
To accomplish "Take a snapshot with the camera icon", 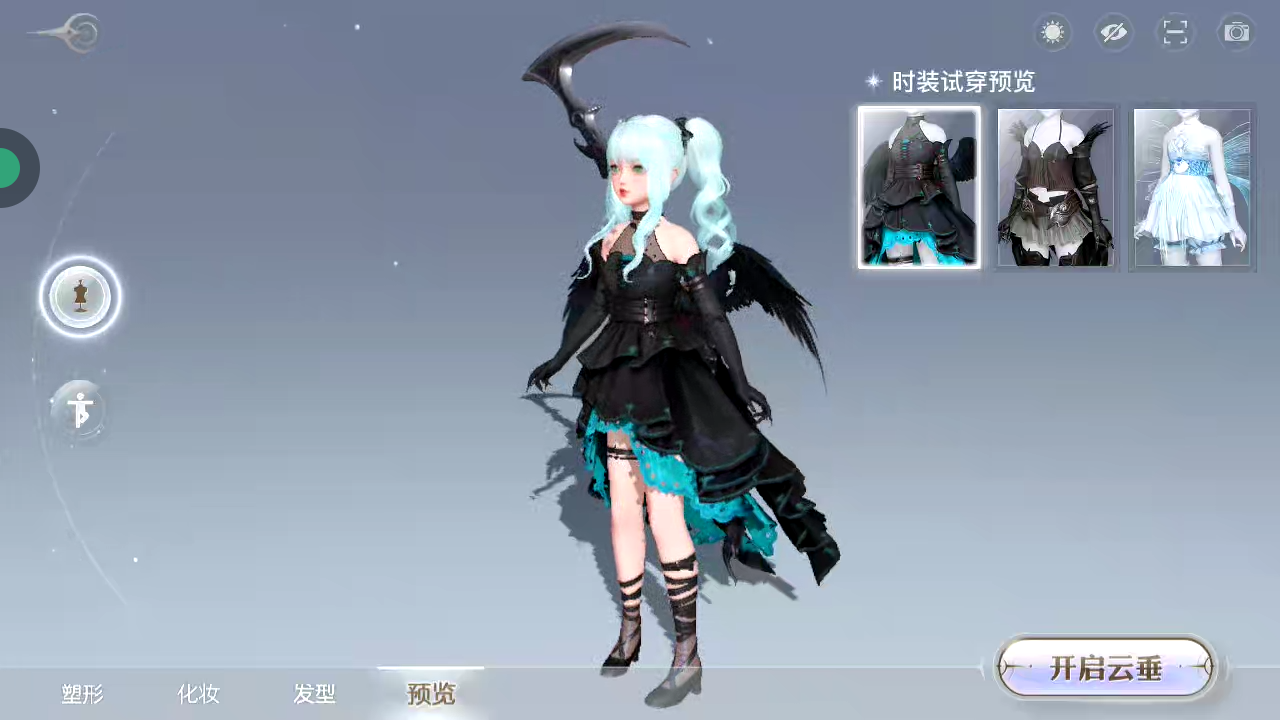I will [x=1236, y=32].
